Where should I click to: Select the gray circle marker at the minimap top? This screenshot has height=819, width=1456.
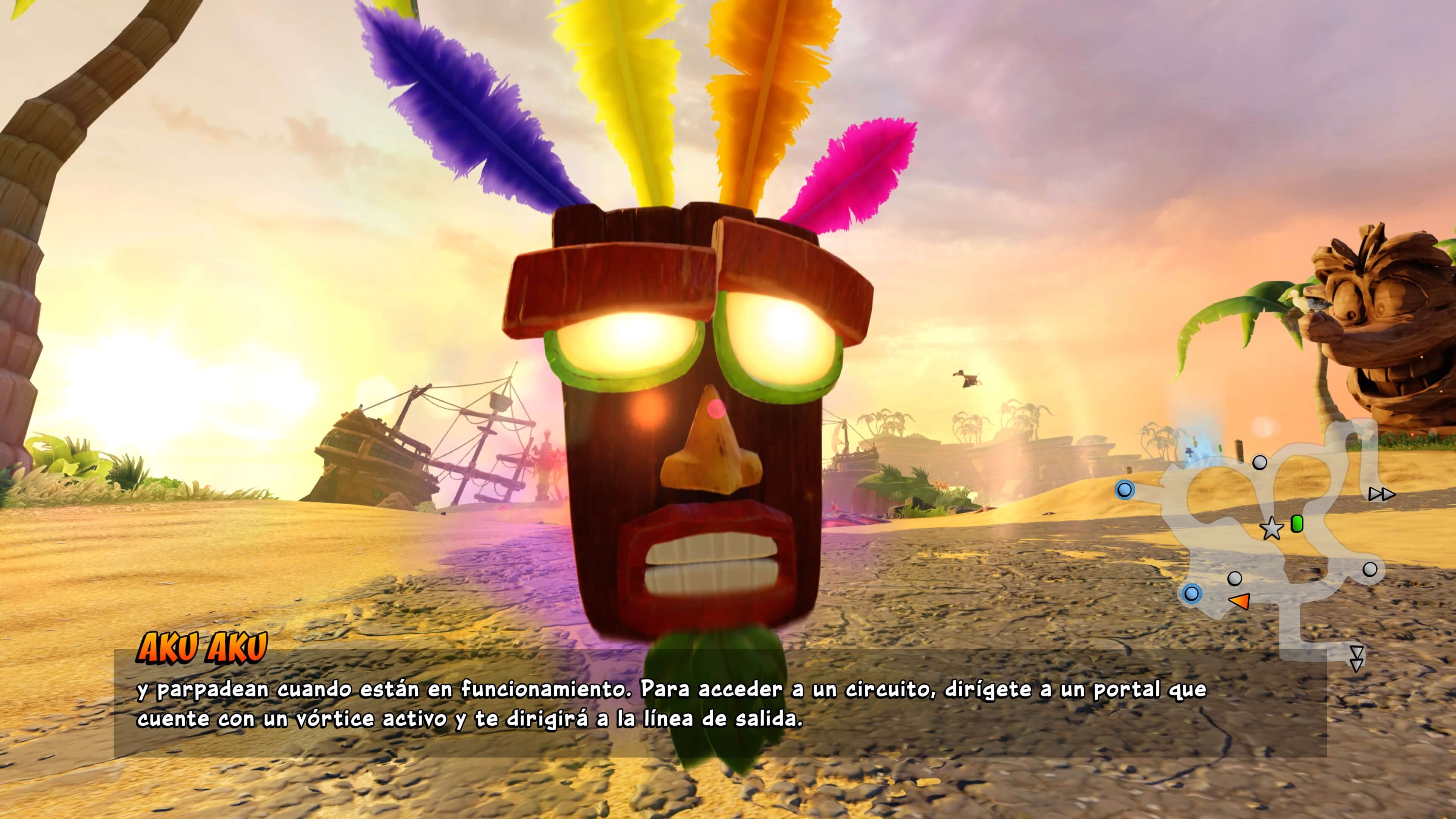[x=1260, y=463]
